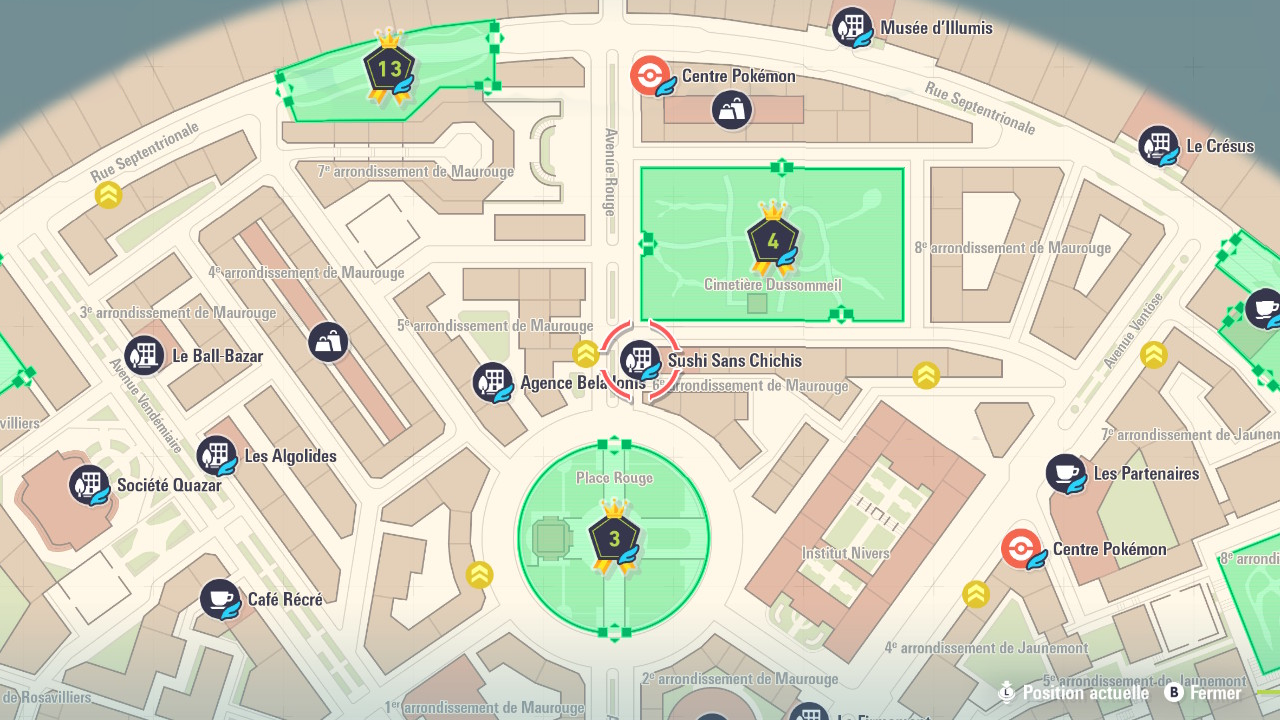
Task: Choose the Les Partenaires café marker
Action: (x=1066, y=473)
